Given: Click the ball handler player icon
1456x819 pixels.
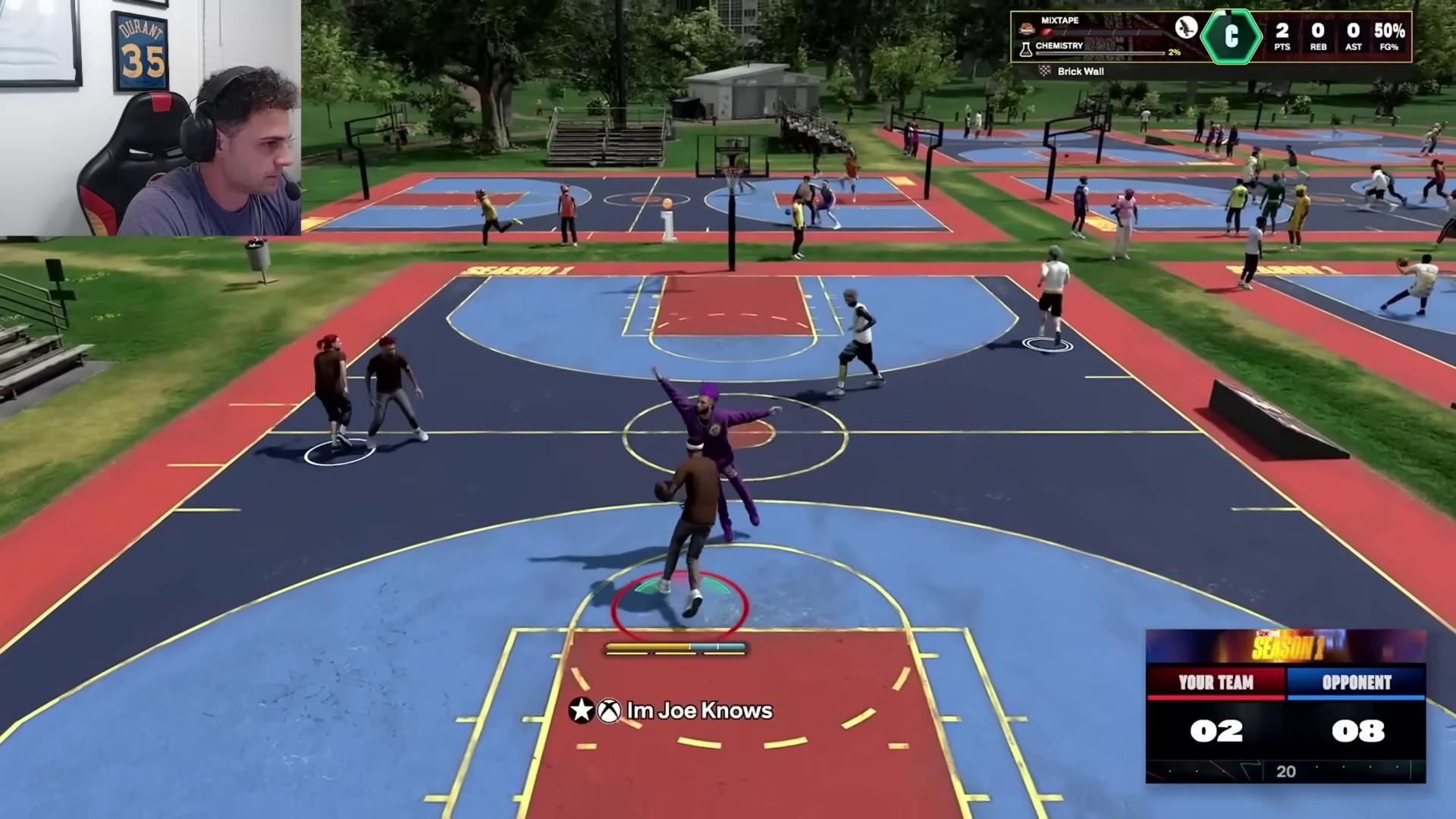Looking at the screenshot, I should coord(1187,29).
